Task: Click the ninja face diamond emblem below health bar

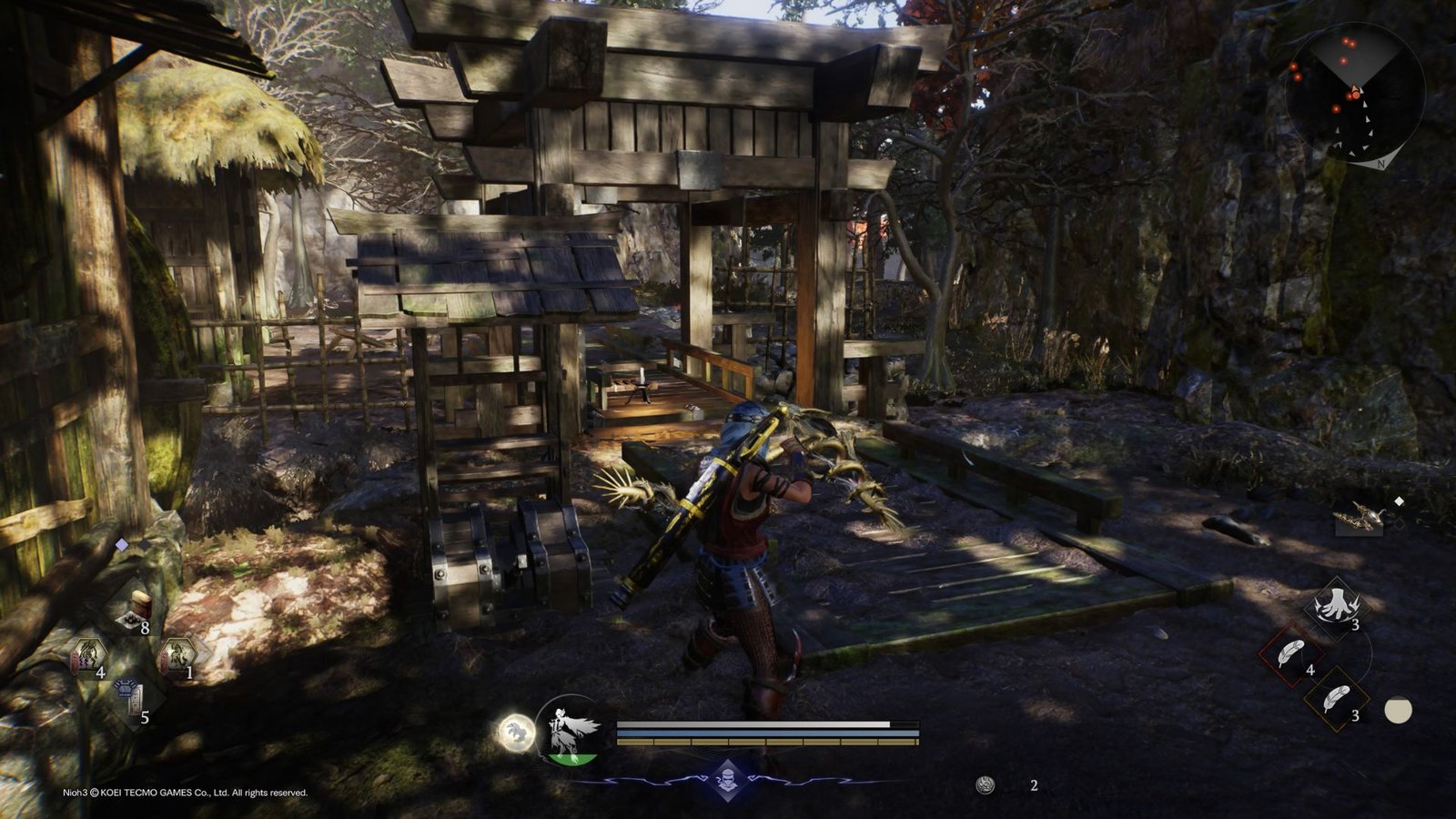Action: 727,780
